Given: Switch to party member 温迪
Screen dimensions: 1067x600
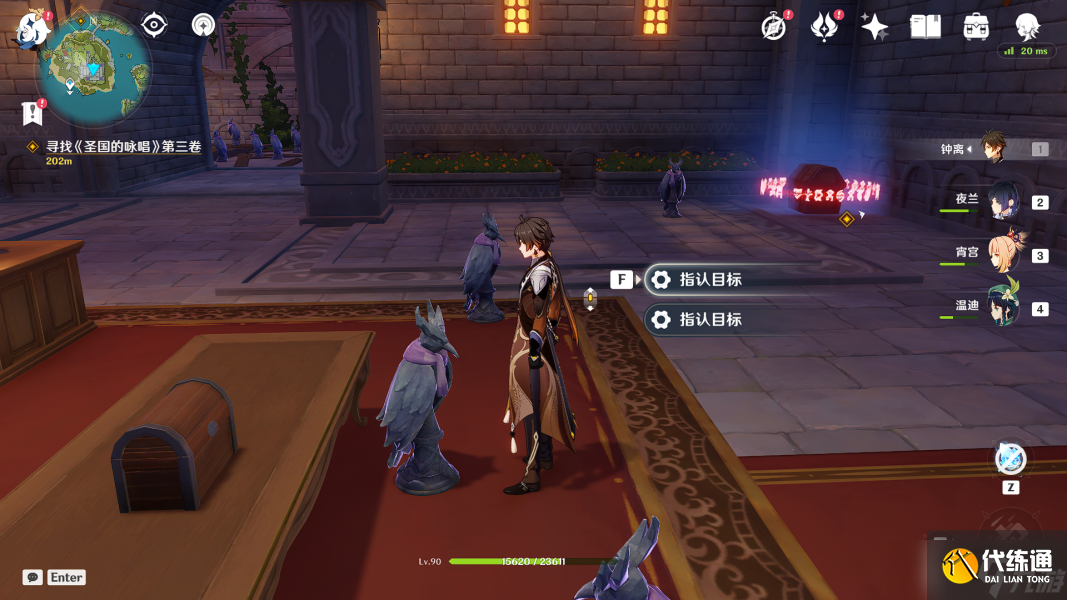Looking at the screenshot, I should (x=1002, y=307).
